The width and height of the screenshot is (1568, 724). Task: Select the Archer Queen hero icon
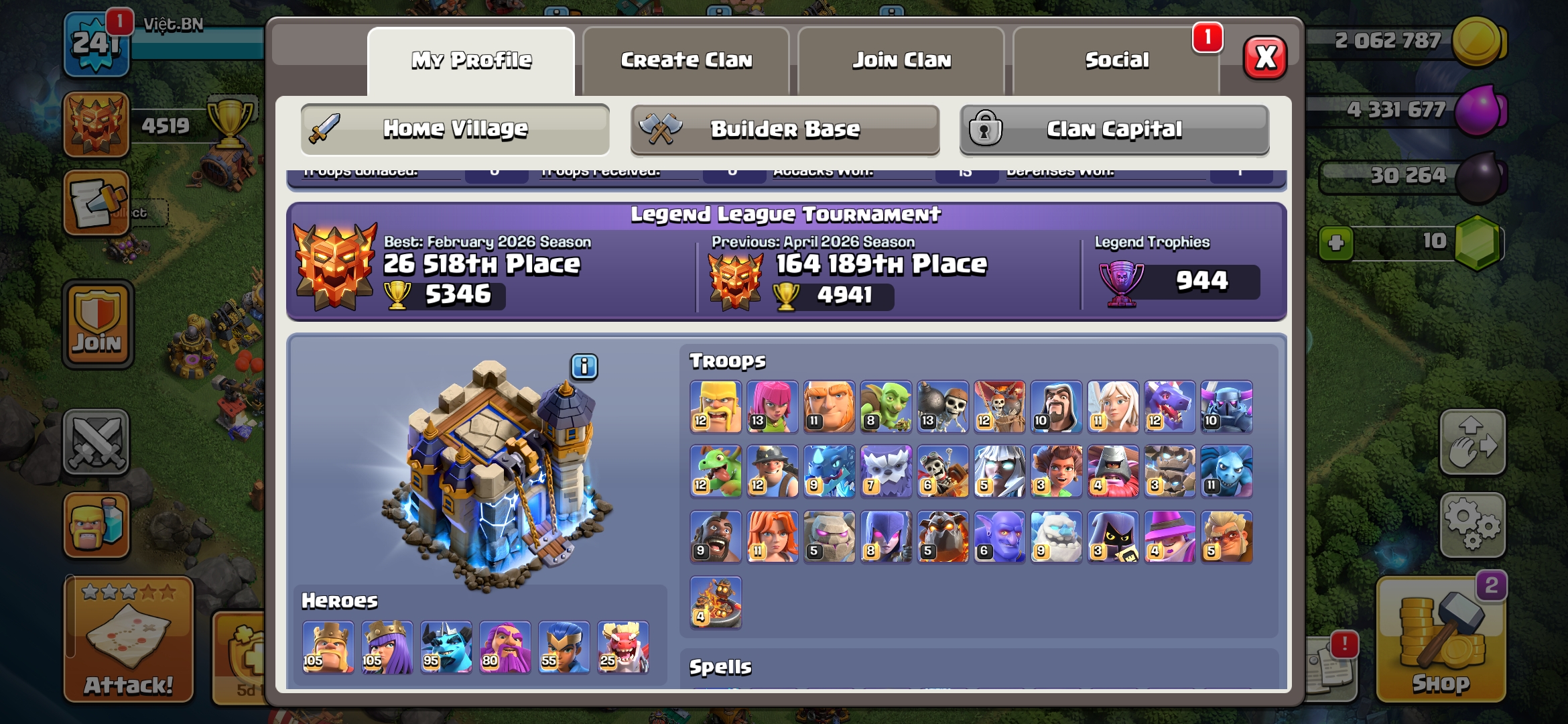[387, 647]
